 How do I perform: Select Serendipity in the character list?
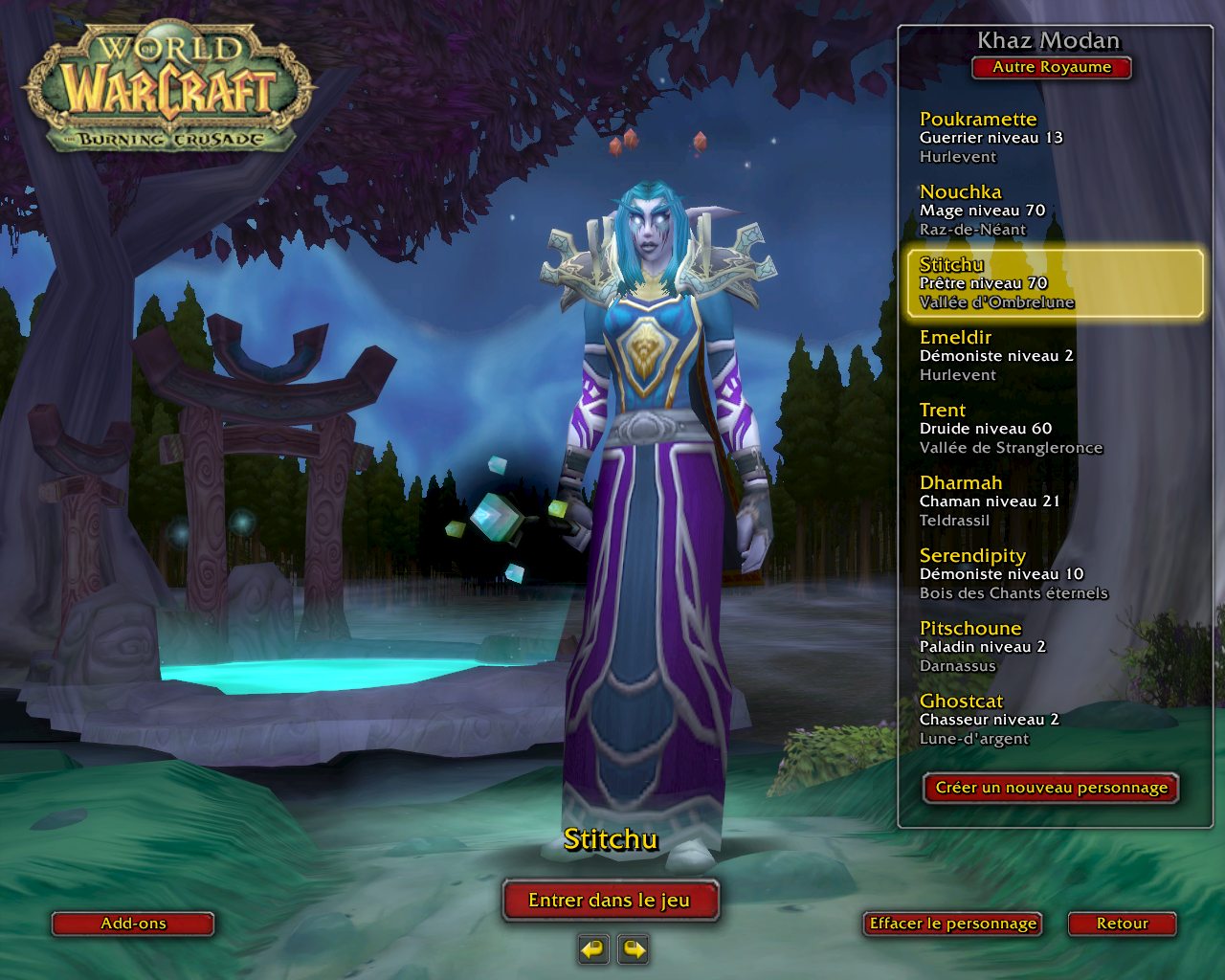pos(1053,573)
